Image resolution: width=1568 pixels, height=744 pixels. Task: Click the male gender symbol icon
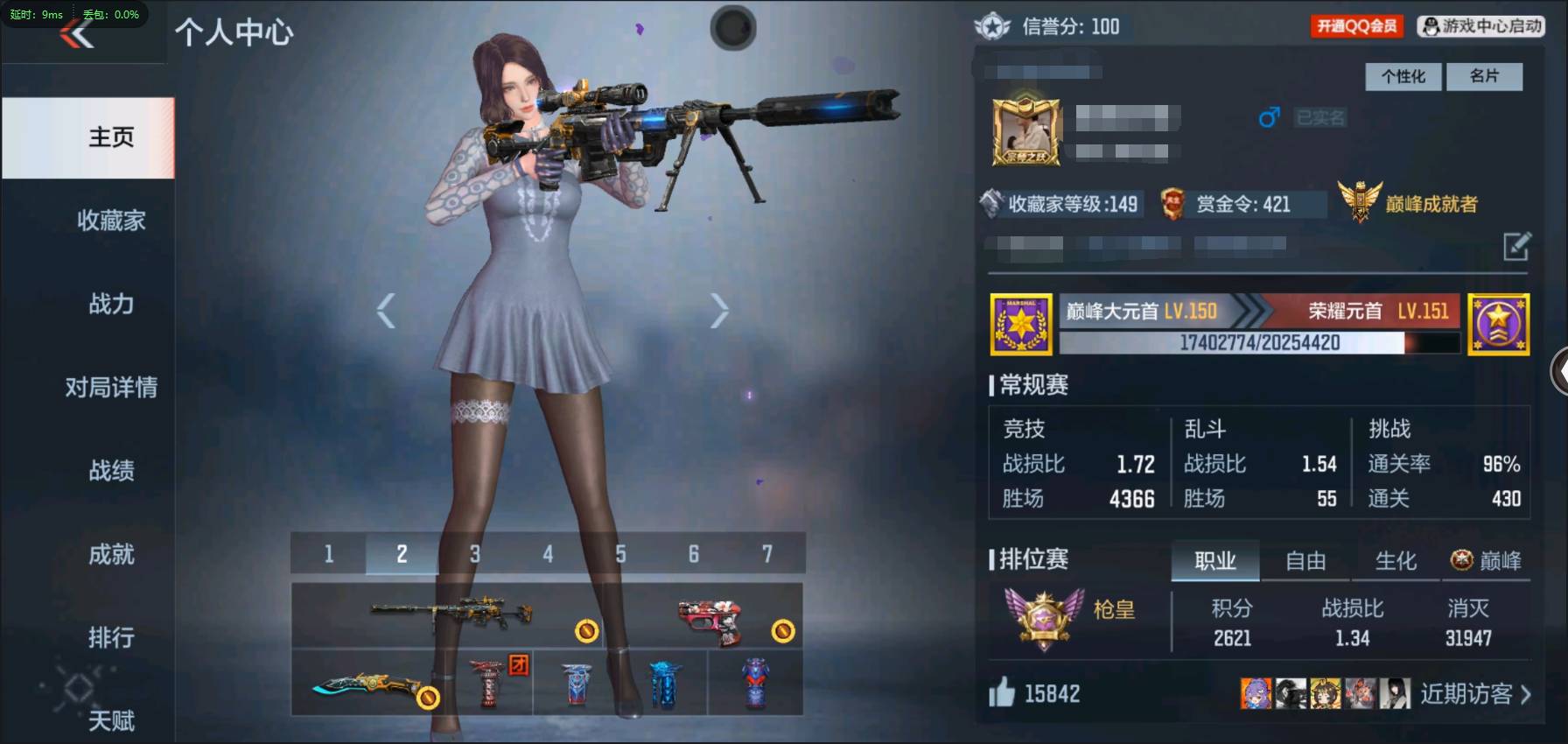pos(1268,118)
